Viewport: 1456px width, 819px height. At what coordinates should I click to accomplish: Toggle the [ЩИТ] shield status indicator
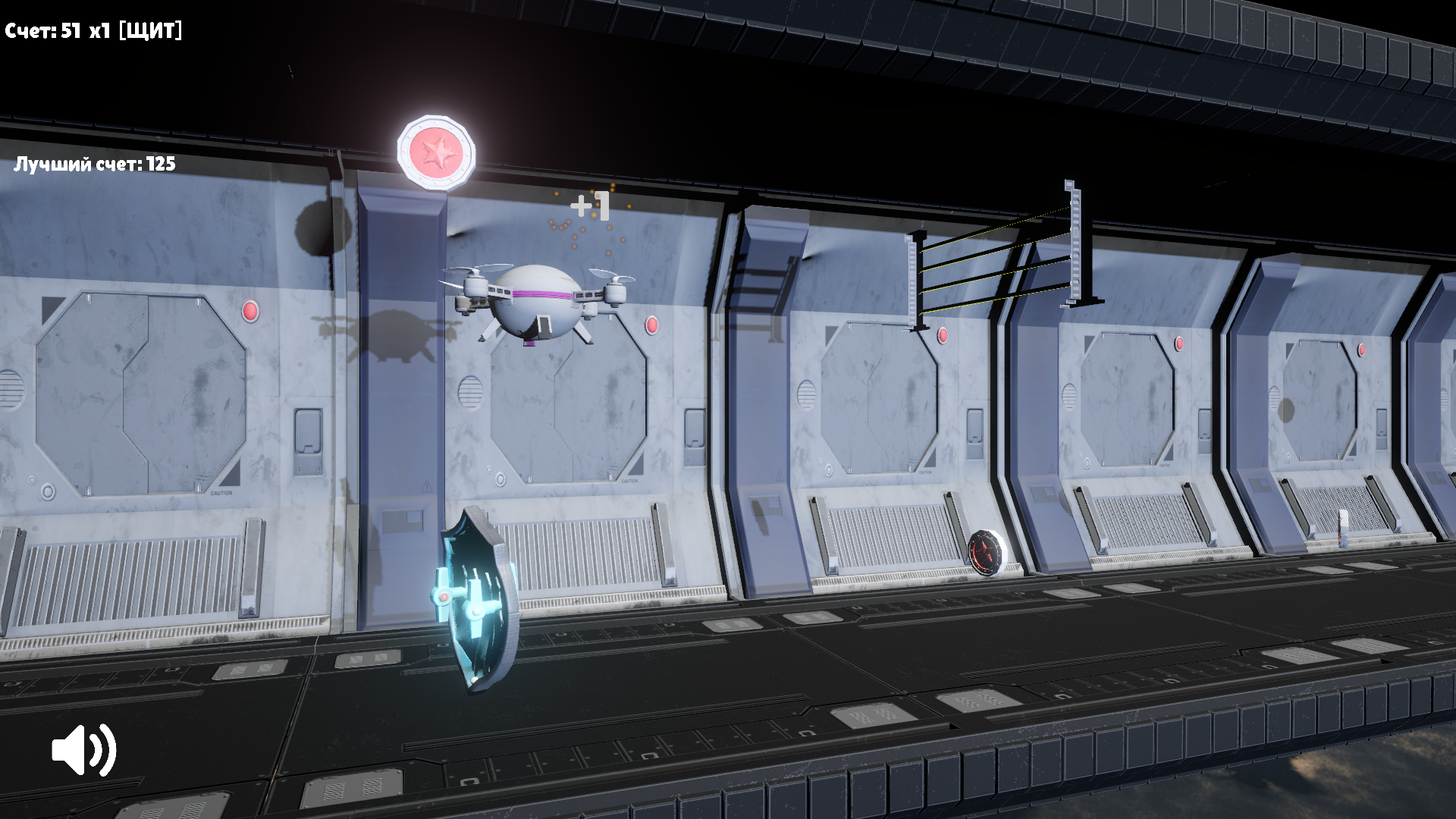pyautogui.click(x=151, y=30)
